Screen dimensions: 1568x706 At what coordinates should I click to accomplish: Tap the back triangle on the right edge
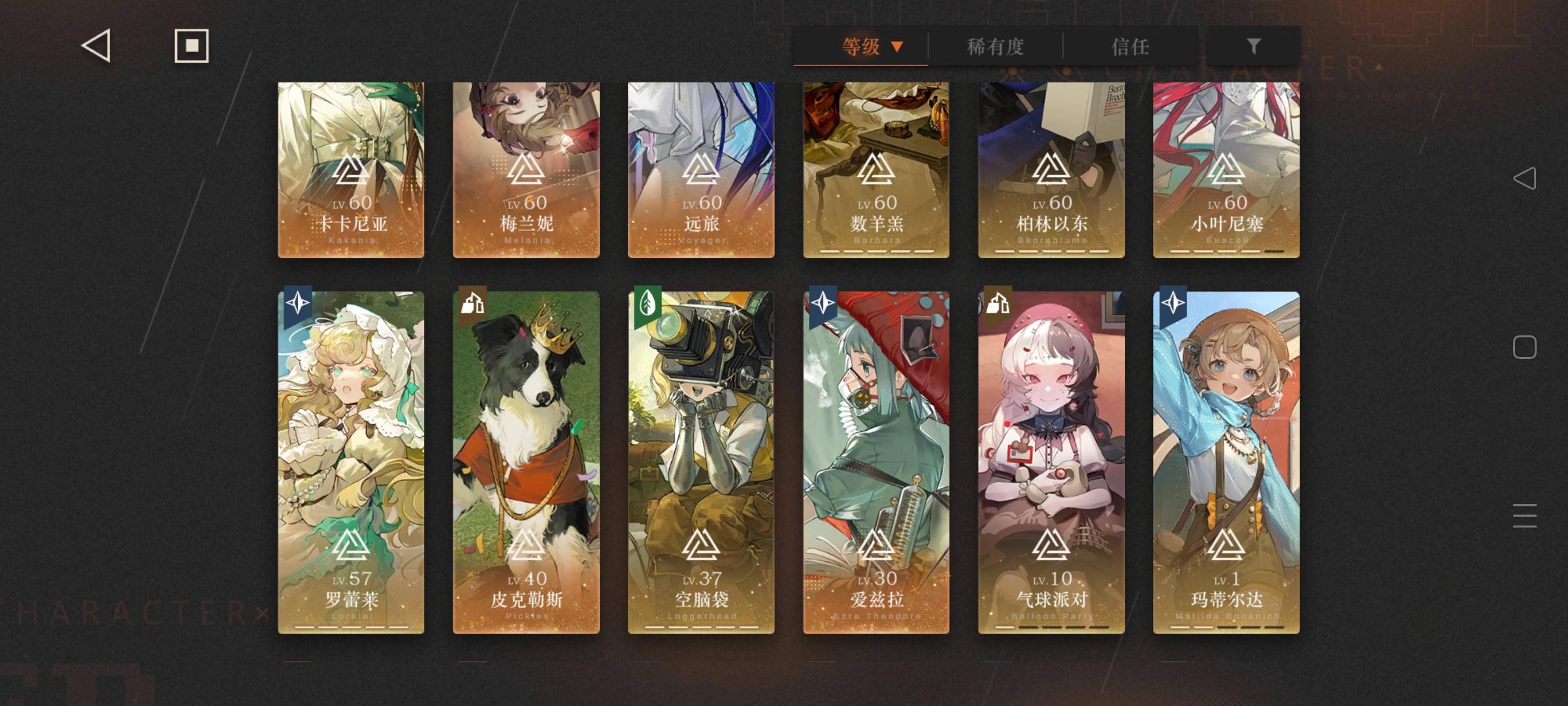[1526, 176]
